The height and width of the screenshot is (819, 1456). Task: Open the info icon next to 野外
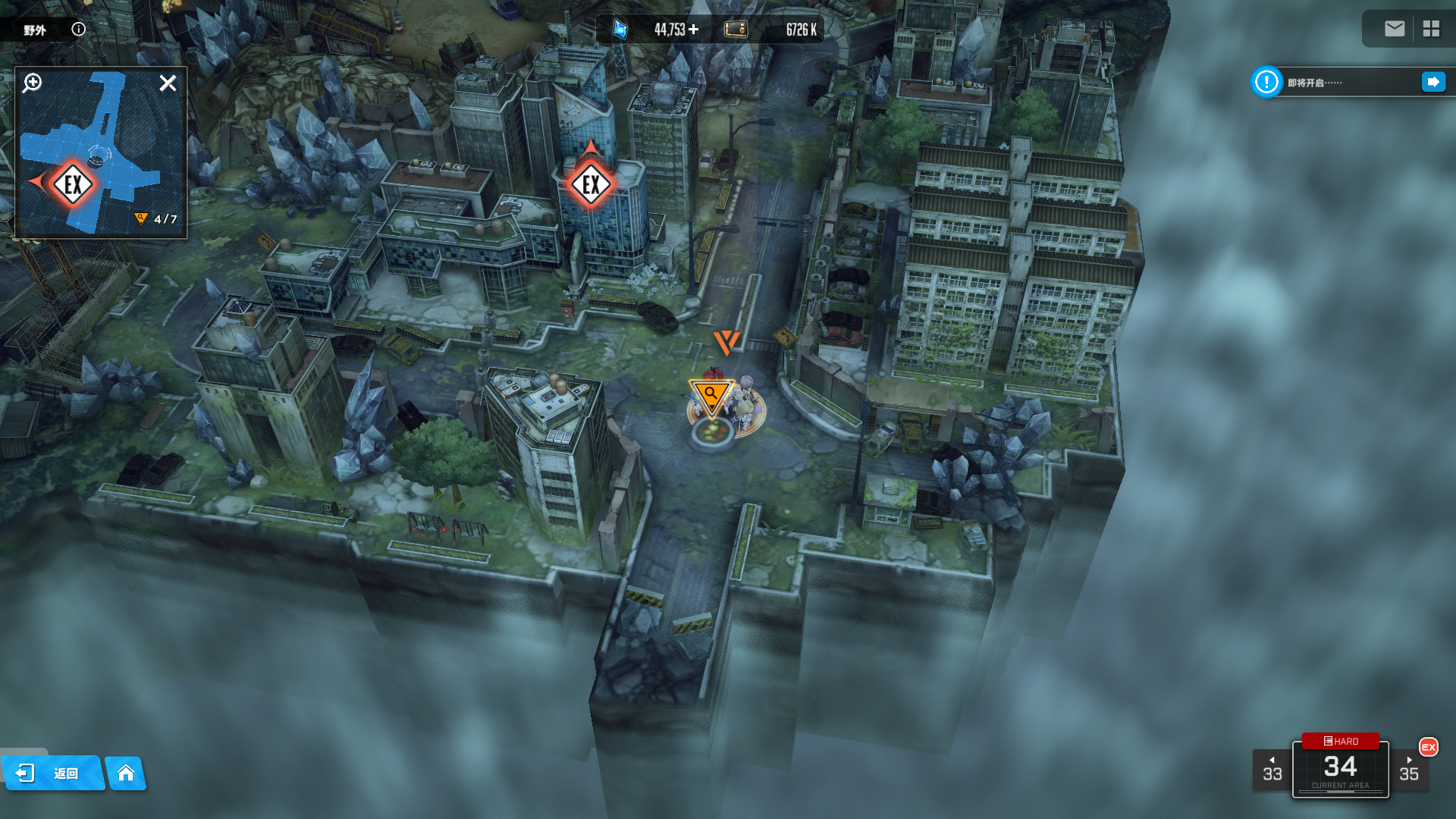click(79, 30)
